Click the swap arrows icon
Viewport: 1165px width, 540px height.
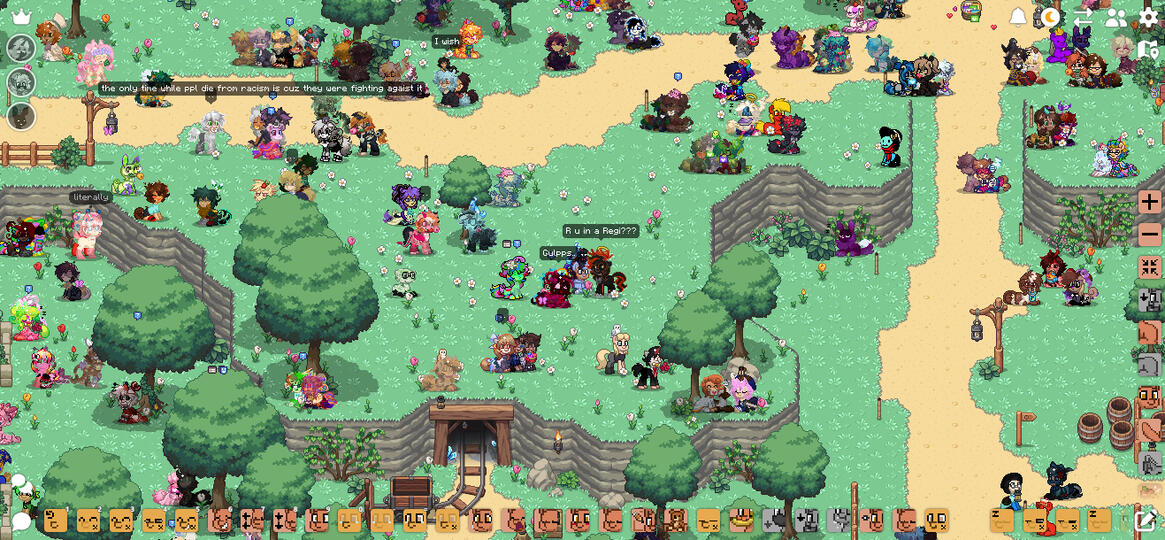(x=1083, y=17)
